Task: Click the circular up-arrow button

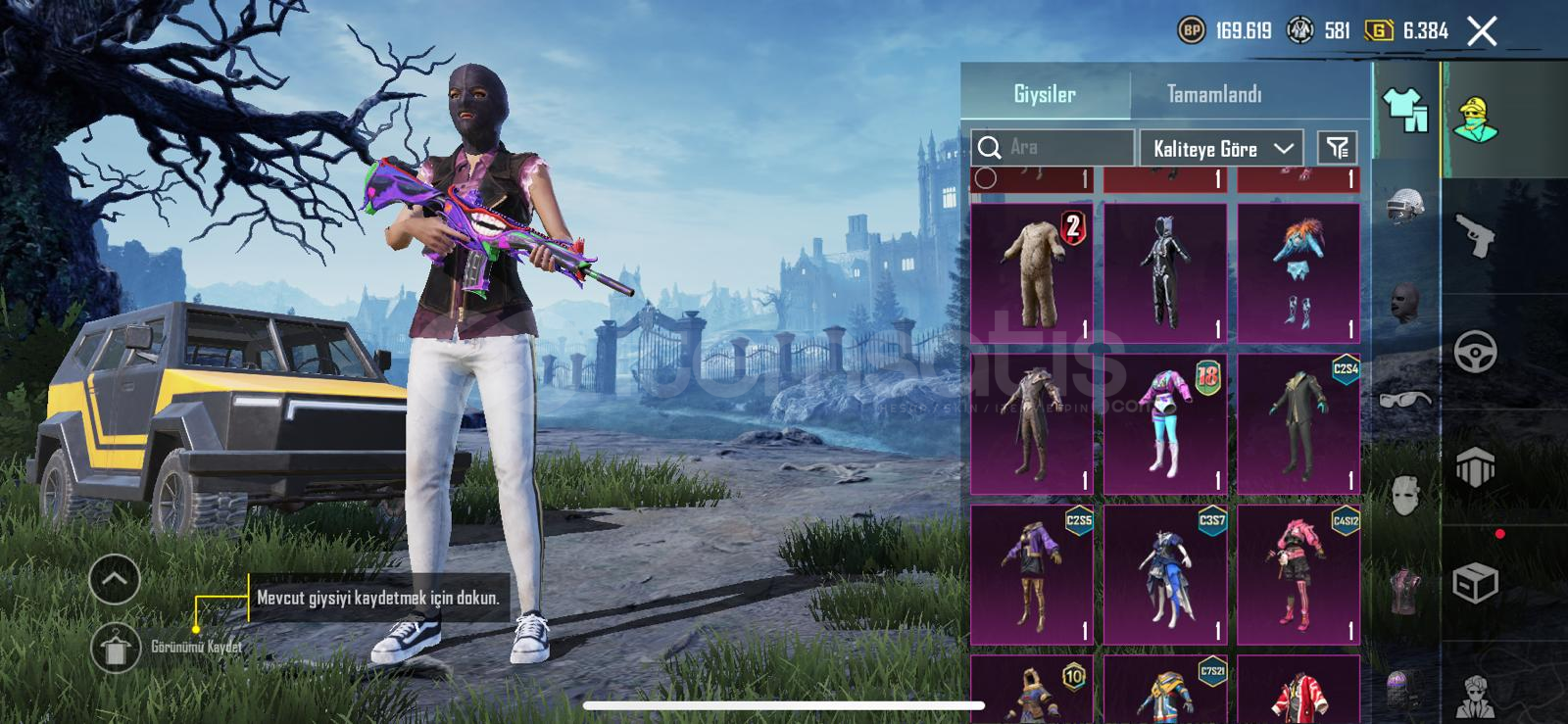Action: pyautogui.click(x=115, y=580)
